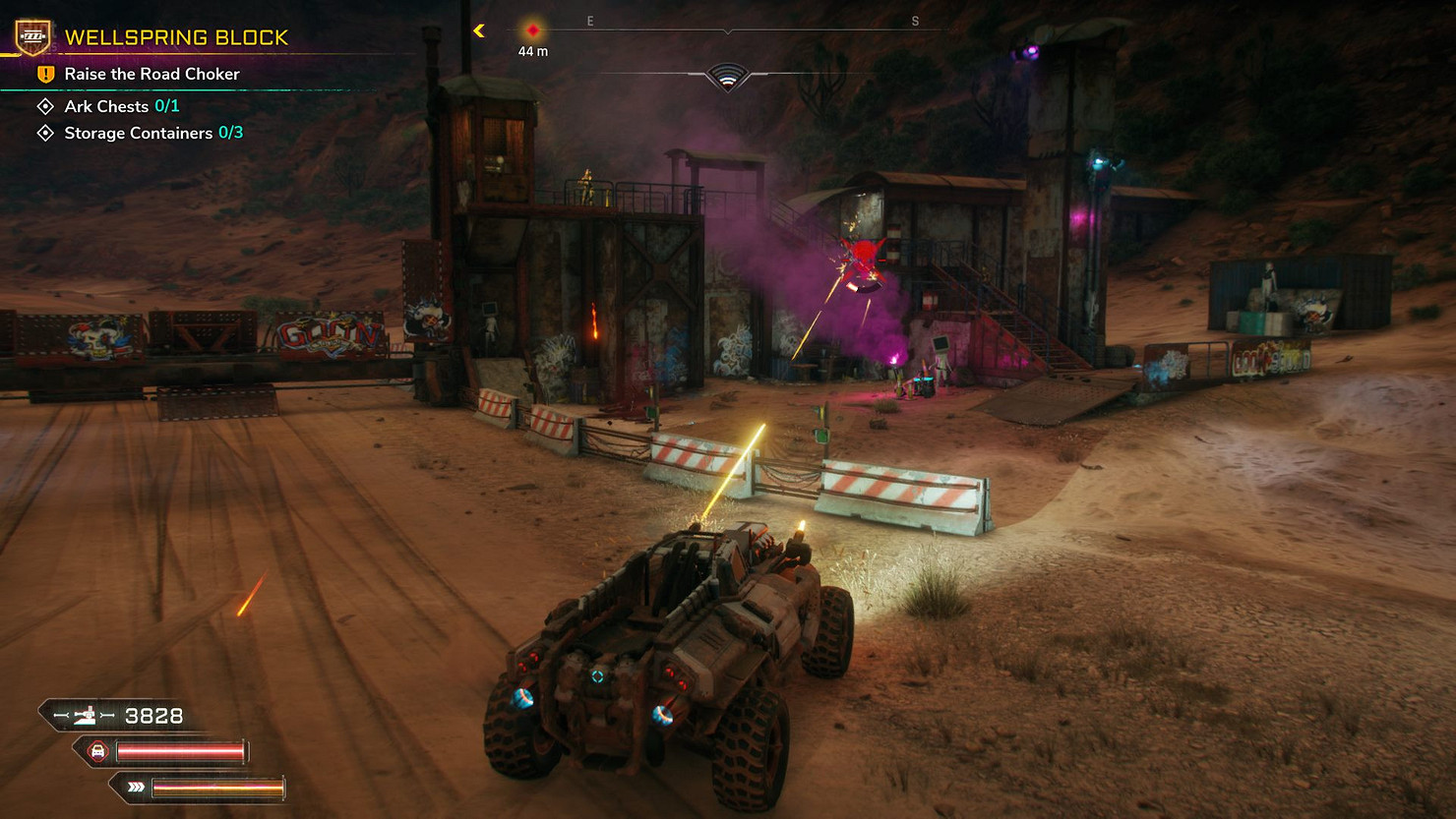Screen dimensions: 1456x819
Task: Select the Ark Chests tracker entry
Action: 121,106
